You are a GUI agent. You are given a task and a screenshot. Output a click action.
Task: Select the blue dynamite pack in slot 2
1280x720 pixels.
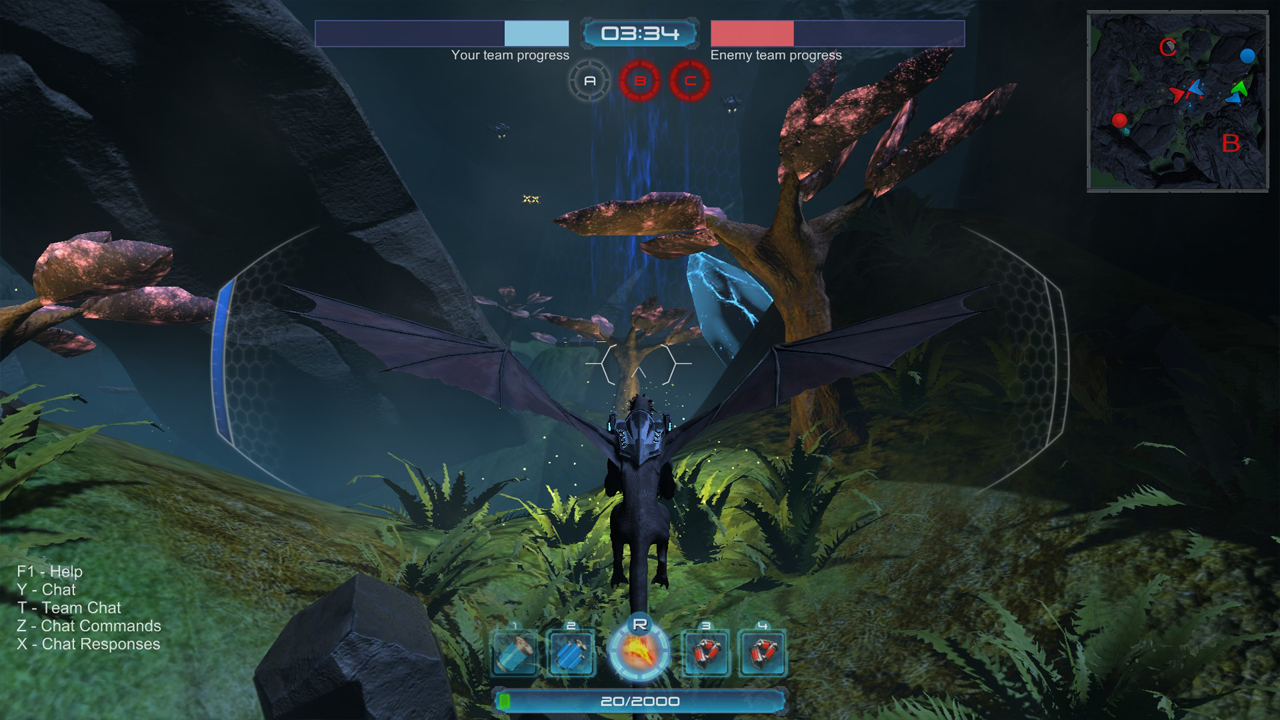pos(571,652)
